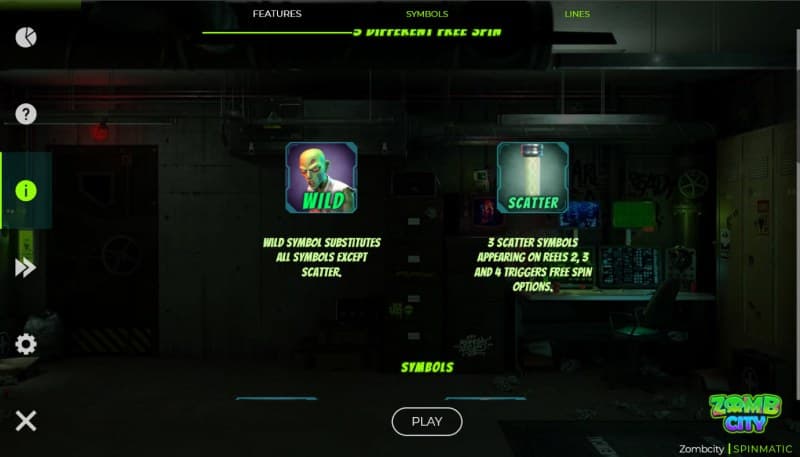
Task: Click the Play button
Action: coord(427,421)
